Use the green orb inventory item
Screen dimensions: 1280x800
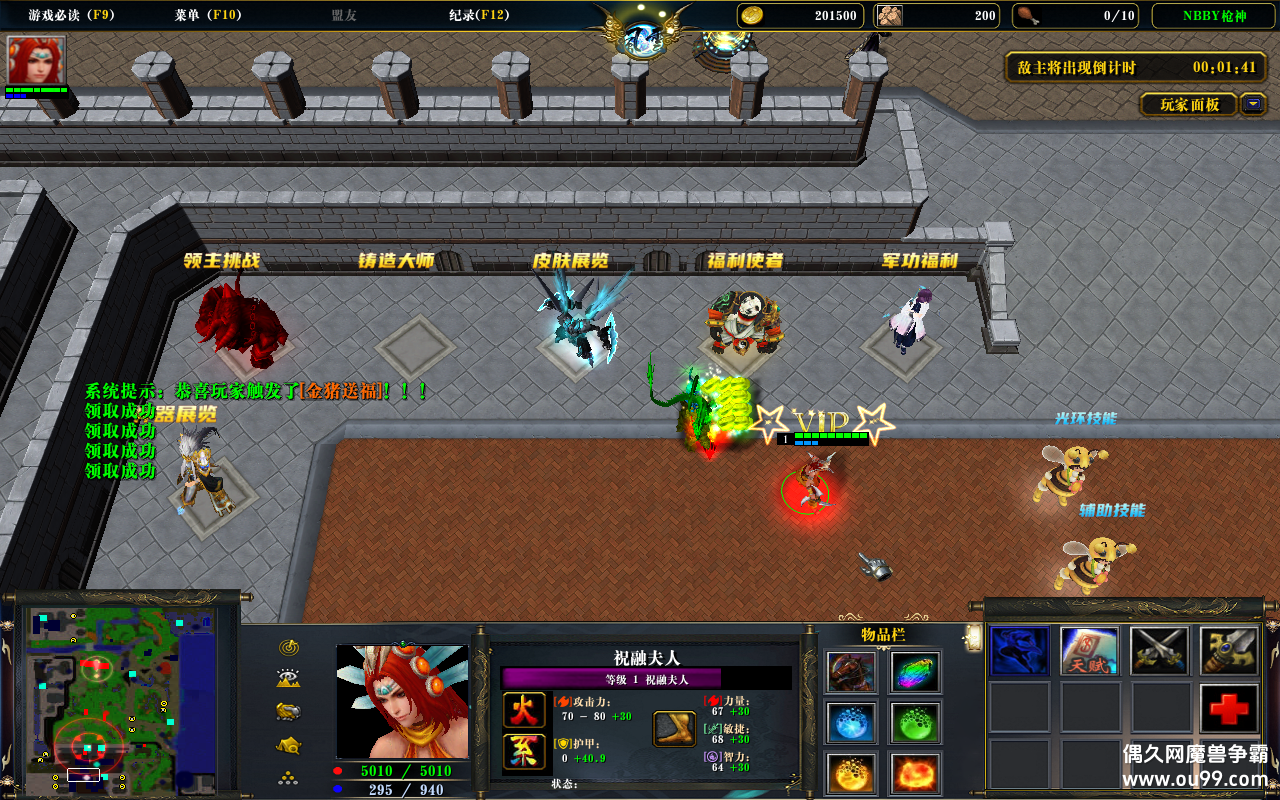914,722
